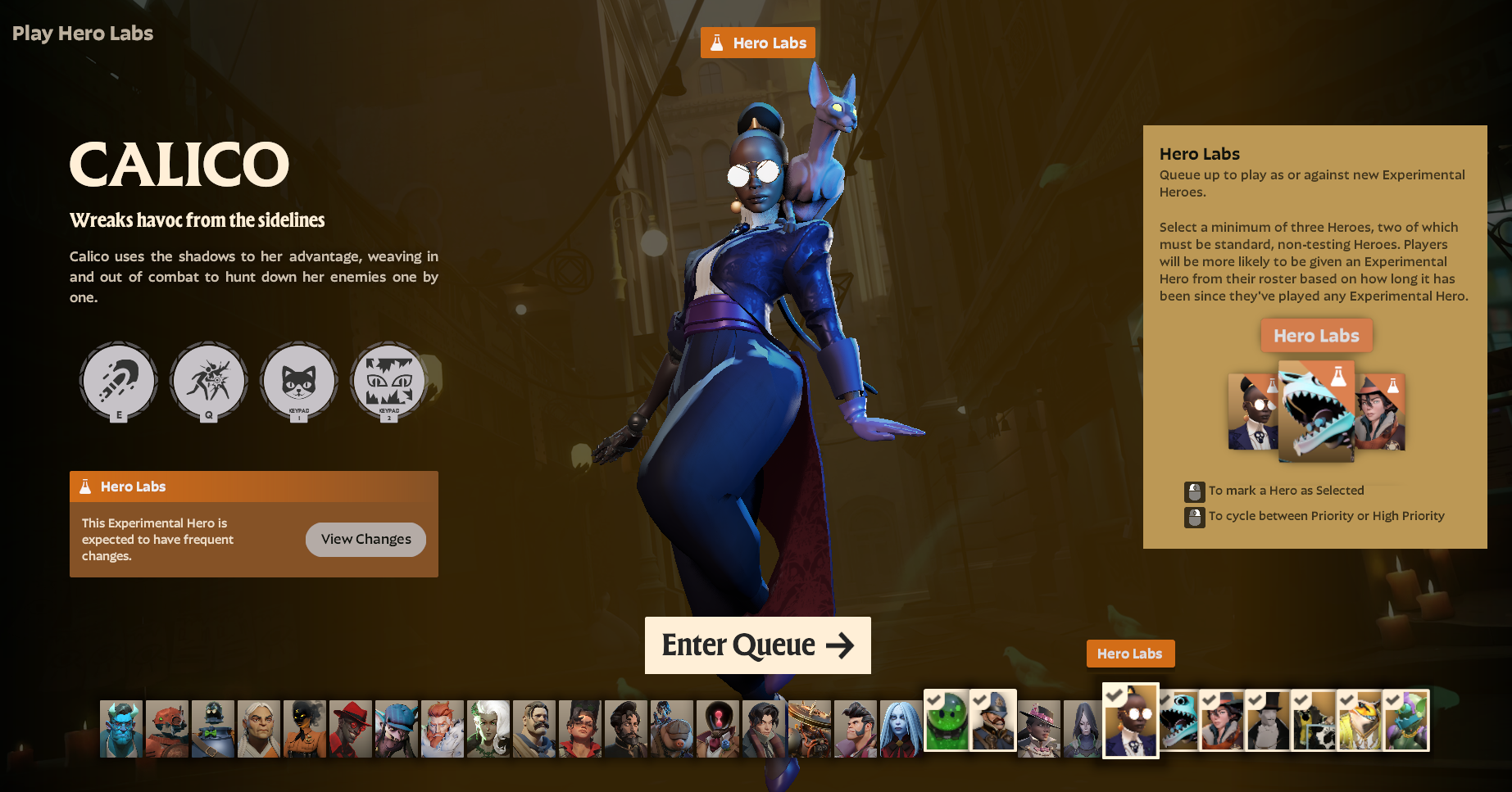Click the Hero Labs button in the right panel
This screenshot has width=1512, height=792.
pyautogui.click(x=1316, y=335)
